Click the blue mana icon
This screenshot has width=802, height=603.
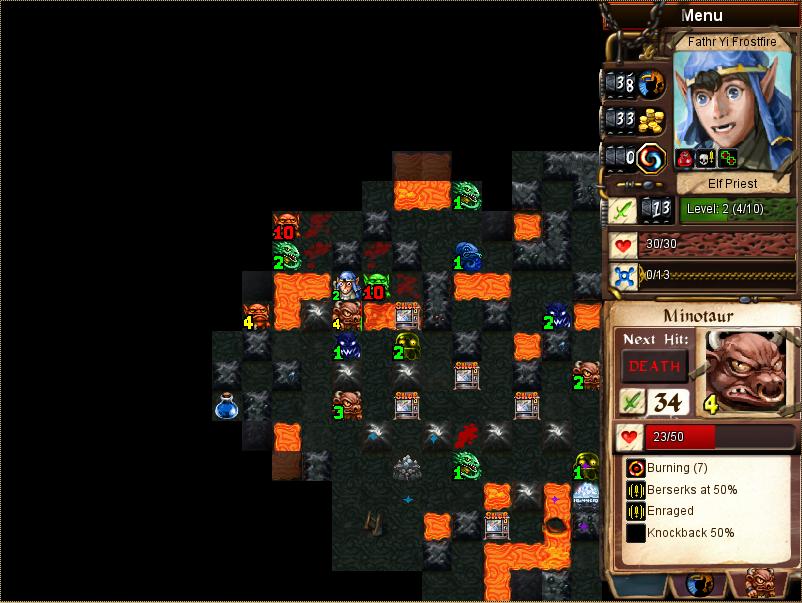623,275
